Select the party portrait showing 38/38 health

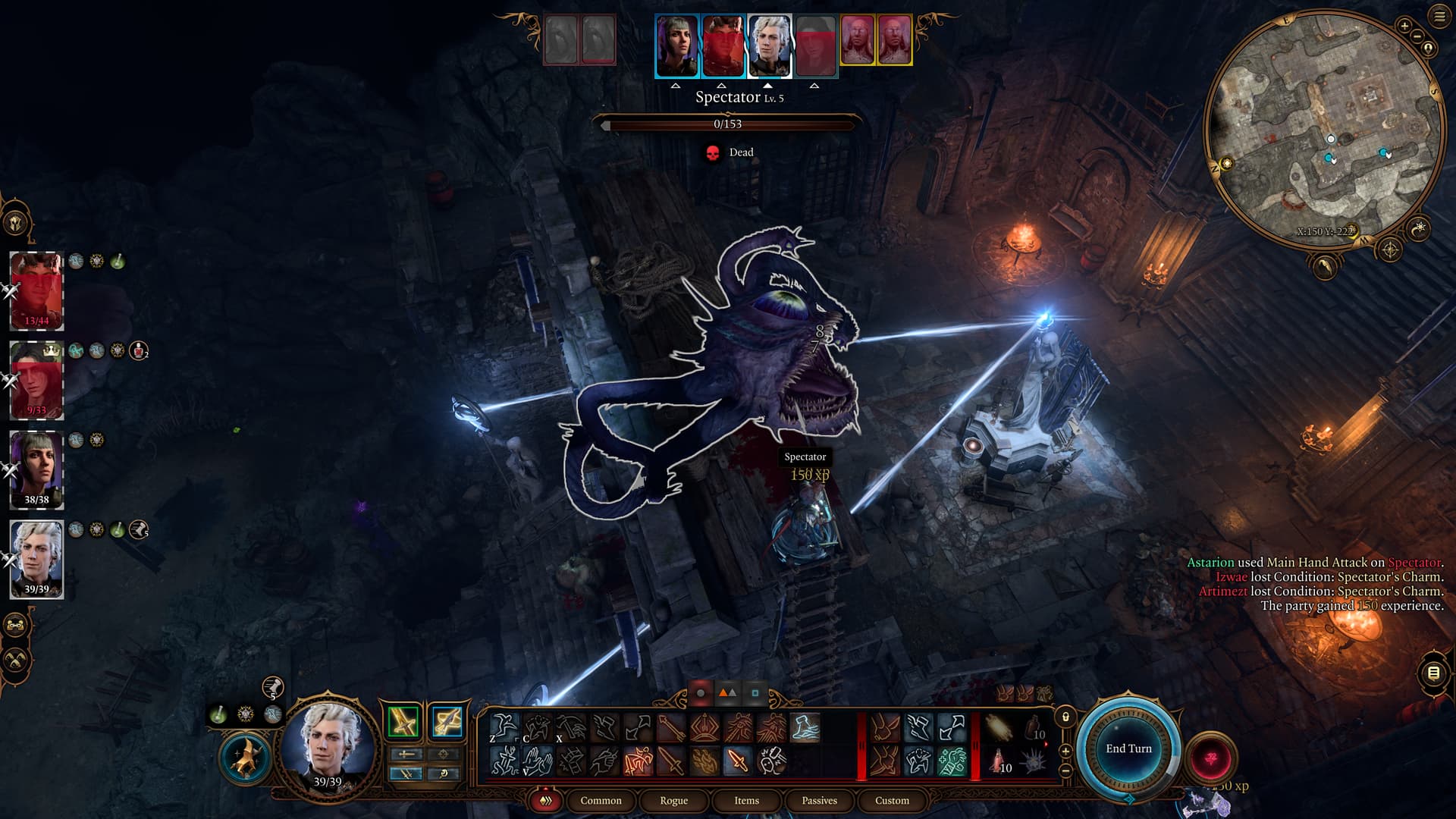coord(36,469)
